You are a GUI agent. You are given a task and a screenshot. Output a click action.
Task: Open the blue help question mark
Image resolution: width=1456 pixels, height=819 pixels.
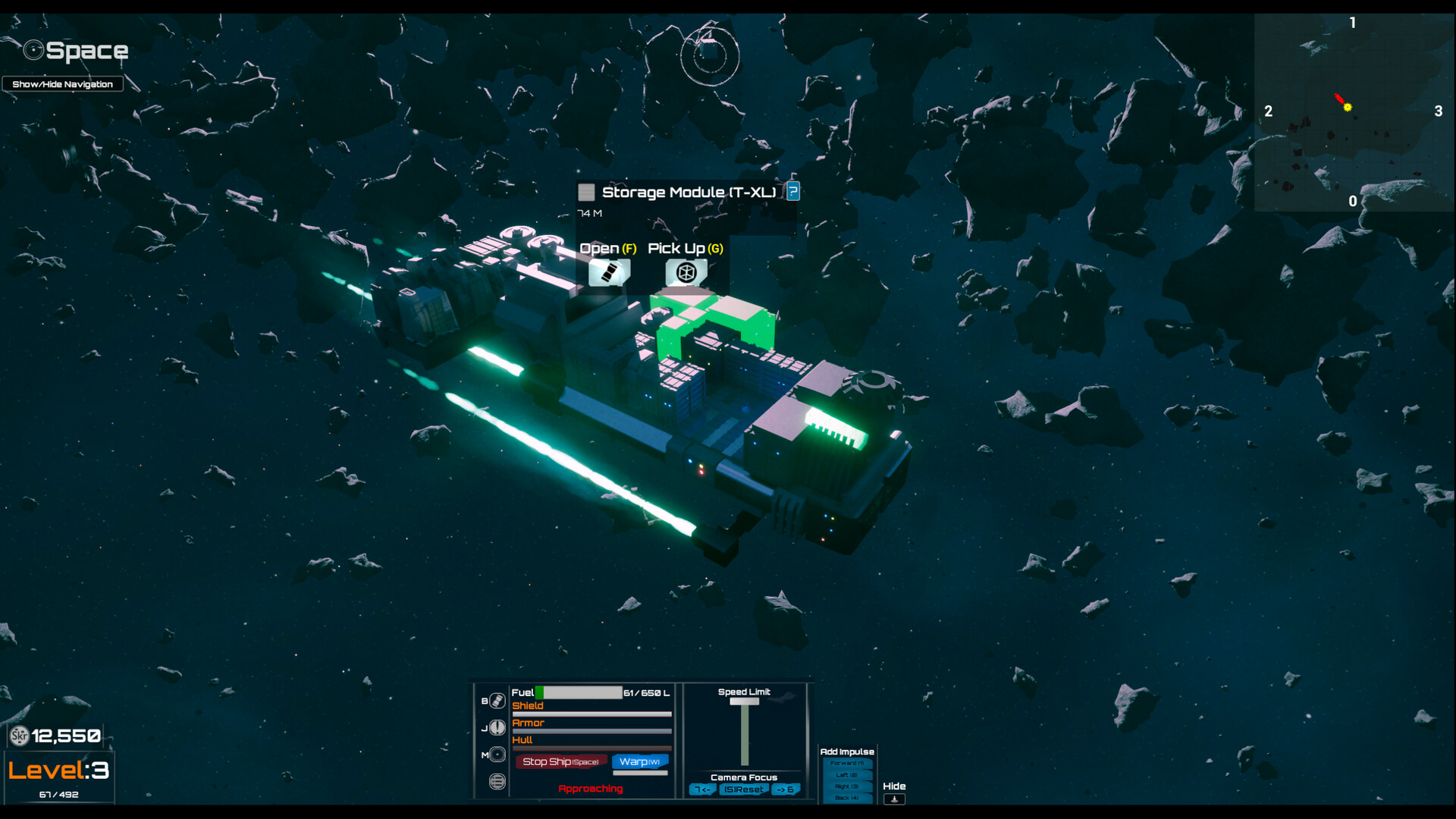coord(792,191)
